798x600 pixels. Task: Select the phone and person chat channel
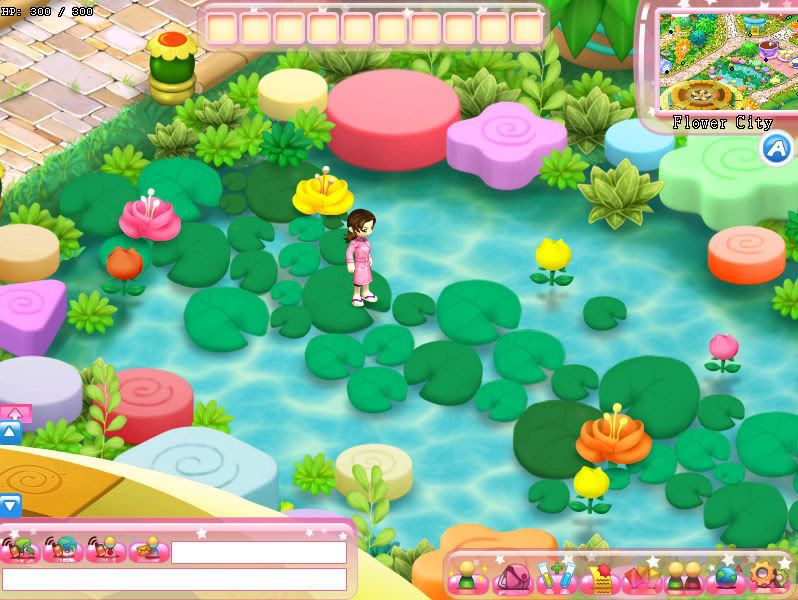[x=106, y=550]
